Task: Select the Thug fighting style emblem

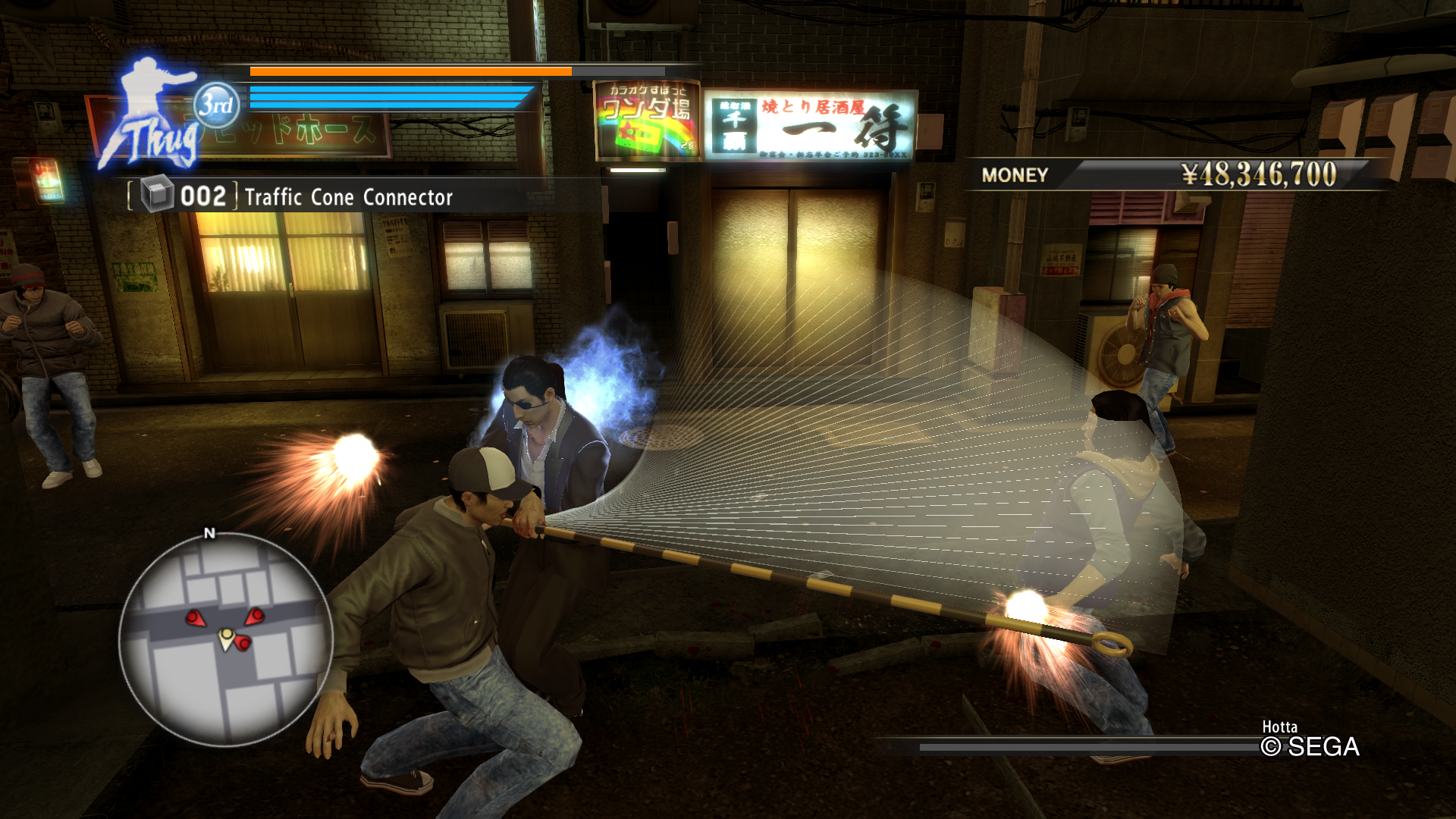Action: 155,114
